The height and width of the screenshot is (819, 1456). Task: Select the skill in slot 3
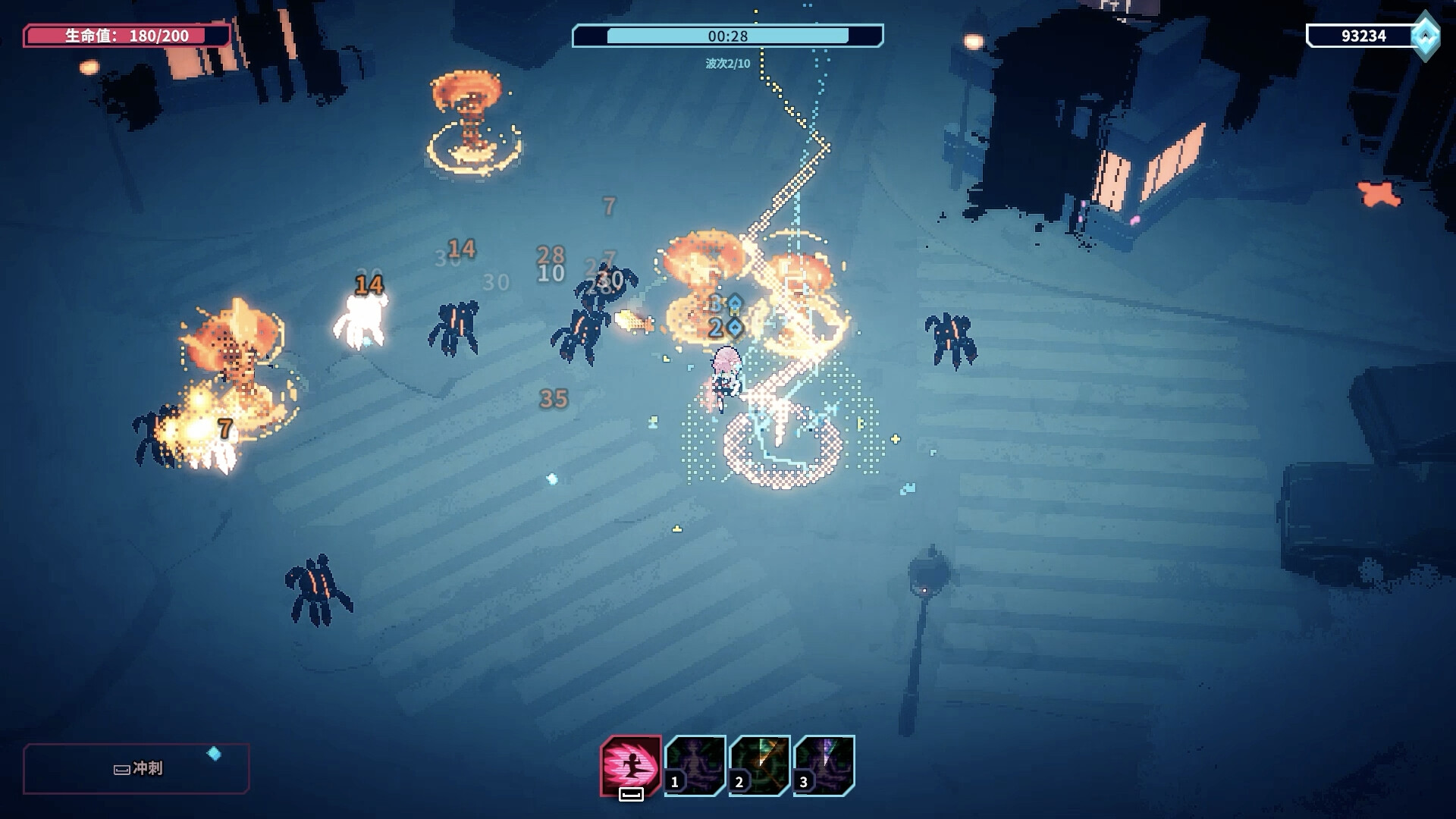click(824, 765)
